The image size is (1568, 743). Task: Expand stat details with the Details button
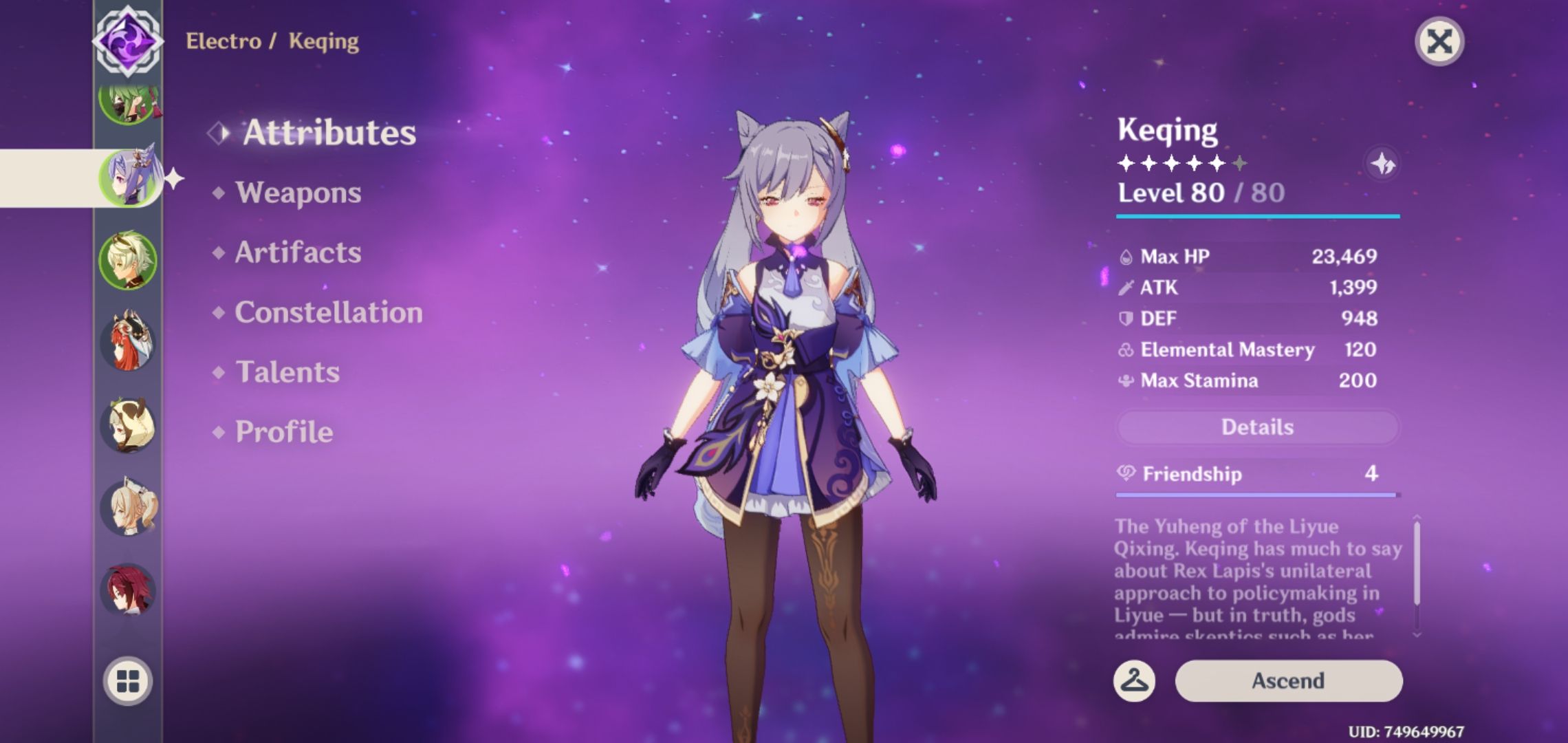coord(1257,427)
